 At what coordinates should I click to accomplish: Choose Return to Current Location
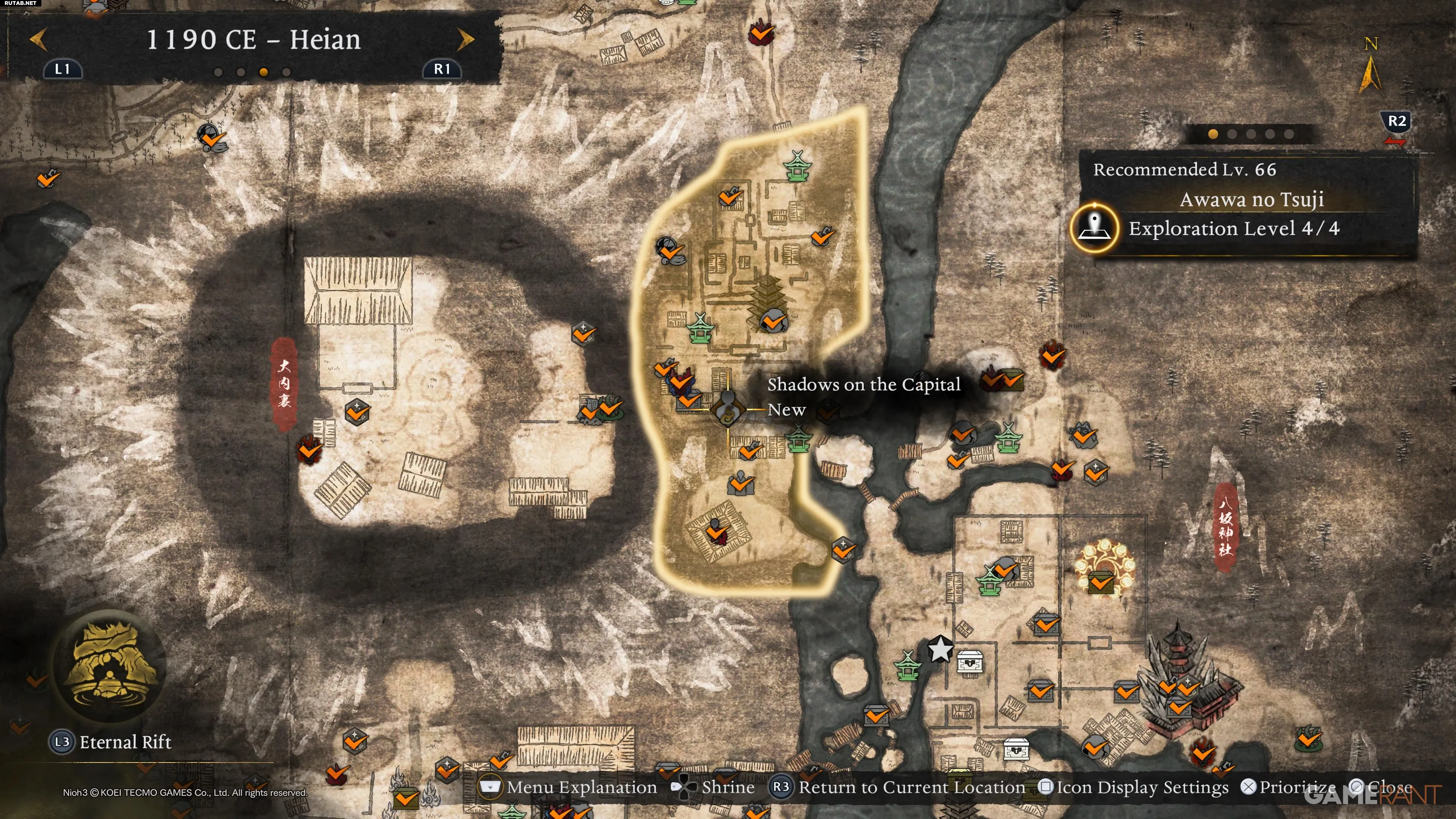[897, 788]
